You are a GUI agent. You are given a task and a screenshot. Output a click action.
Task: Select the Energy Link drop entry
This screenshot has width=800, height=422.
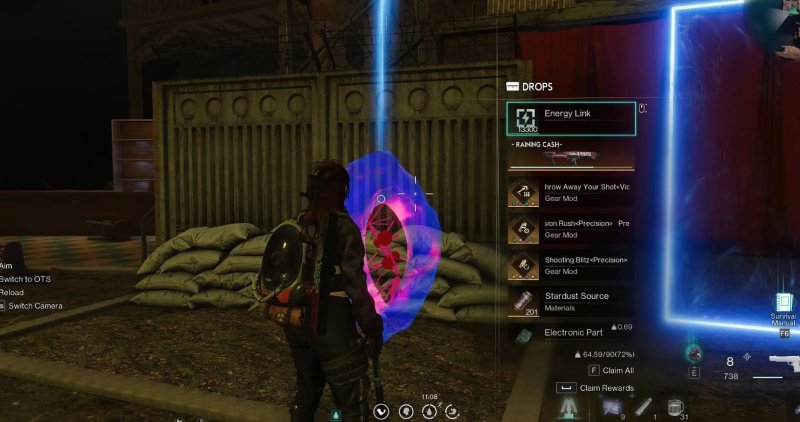pyautogui.click(x=571, y=119)
